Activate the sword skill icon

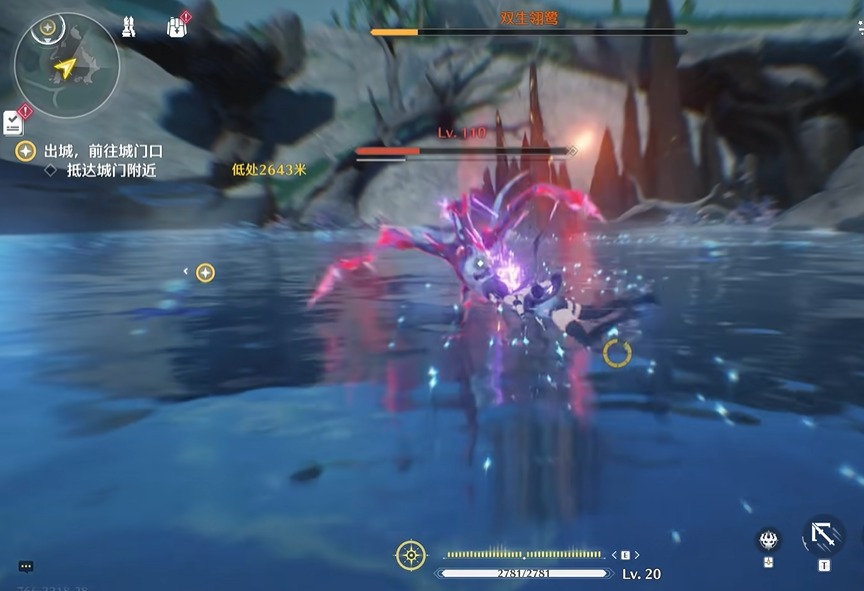pyautogui.click(x=824, y=537)
